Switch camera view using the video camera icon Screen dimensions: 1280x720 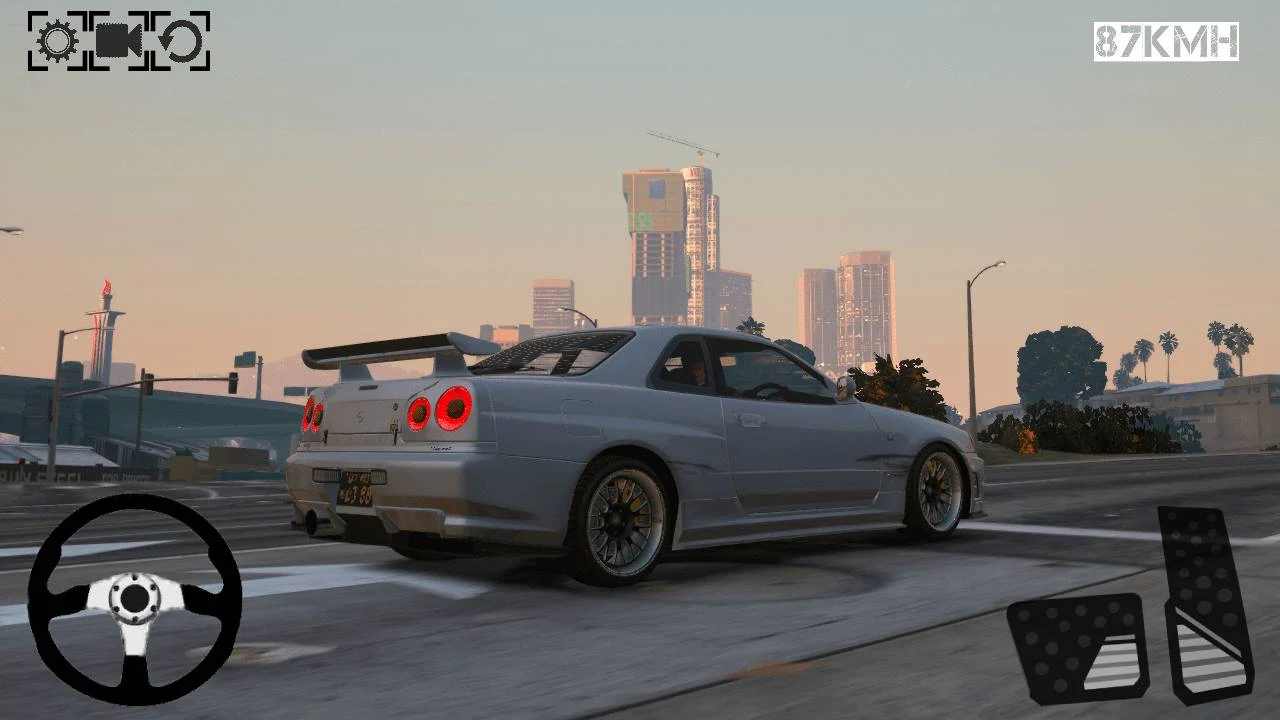point(117,42)
